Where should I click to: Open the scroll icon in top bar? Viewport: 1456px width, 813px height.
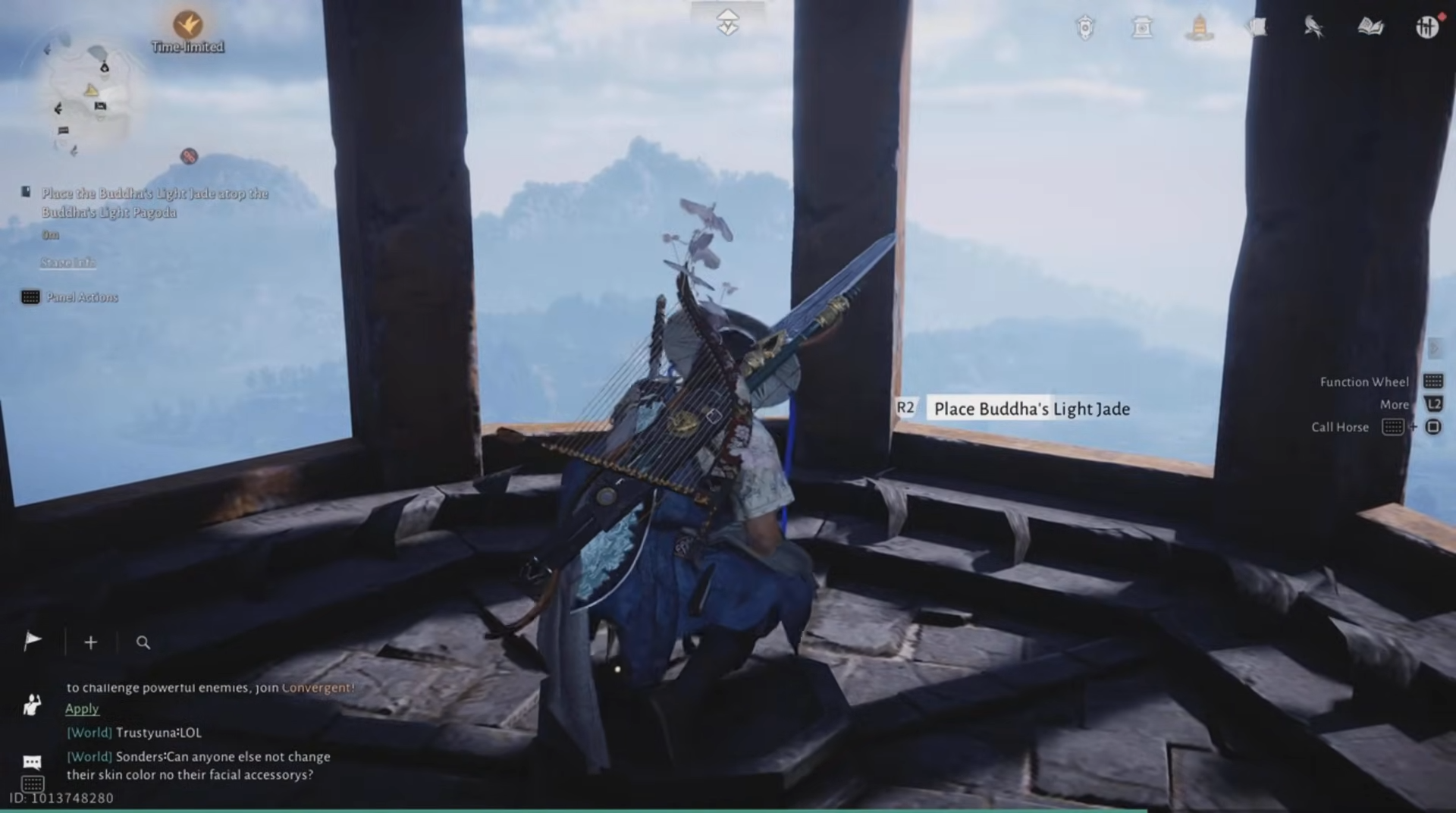1257,28
